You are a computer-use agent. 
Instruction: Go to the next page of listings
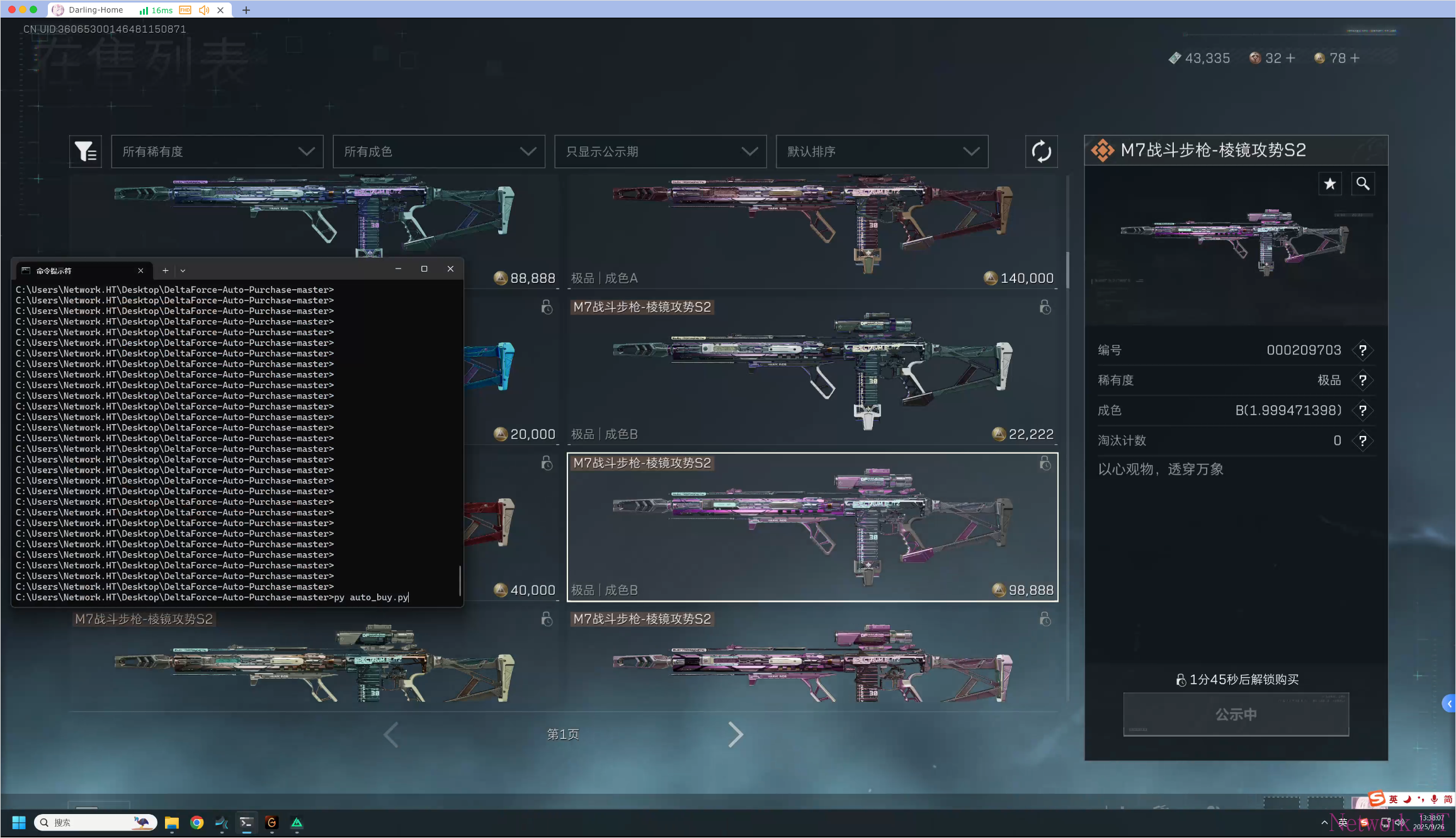pyautogui.click(x=736, y=735)
